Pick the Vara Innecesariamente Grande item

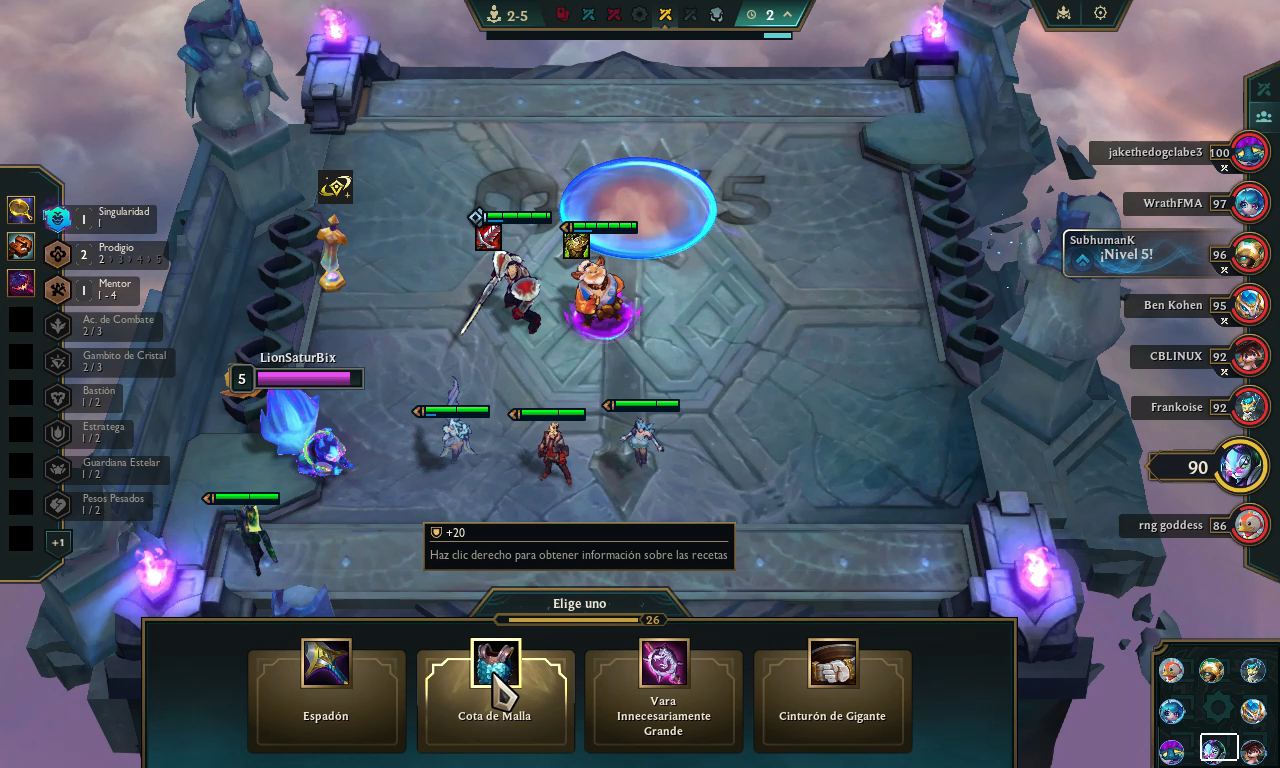click(x=663, y=699)
